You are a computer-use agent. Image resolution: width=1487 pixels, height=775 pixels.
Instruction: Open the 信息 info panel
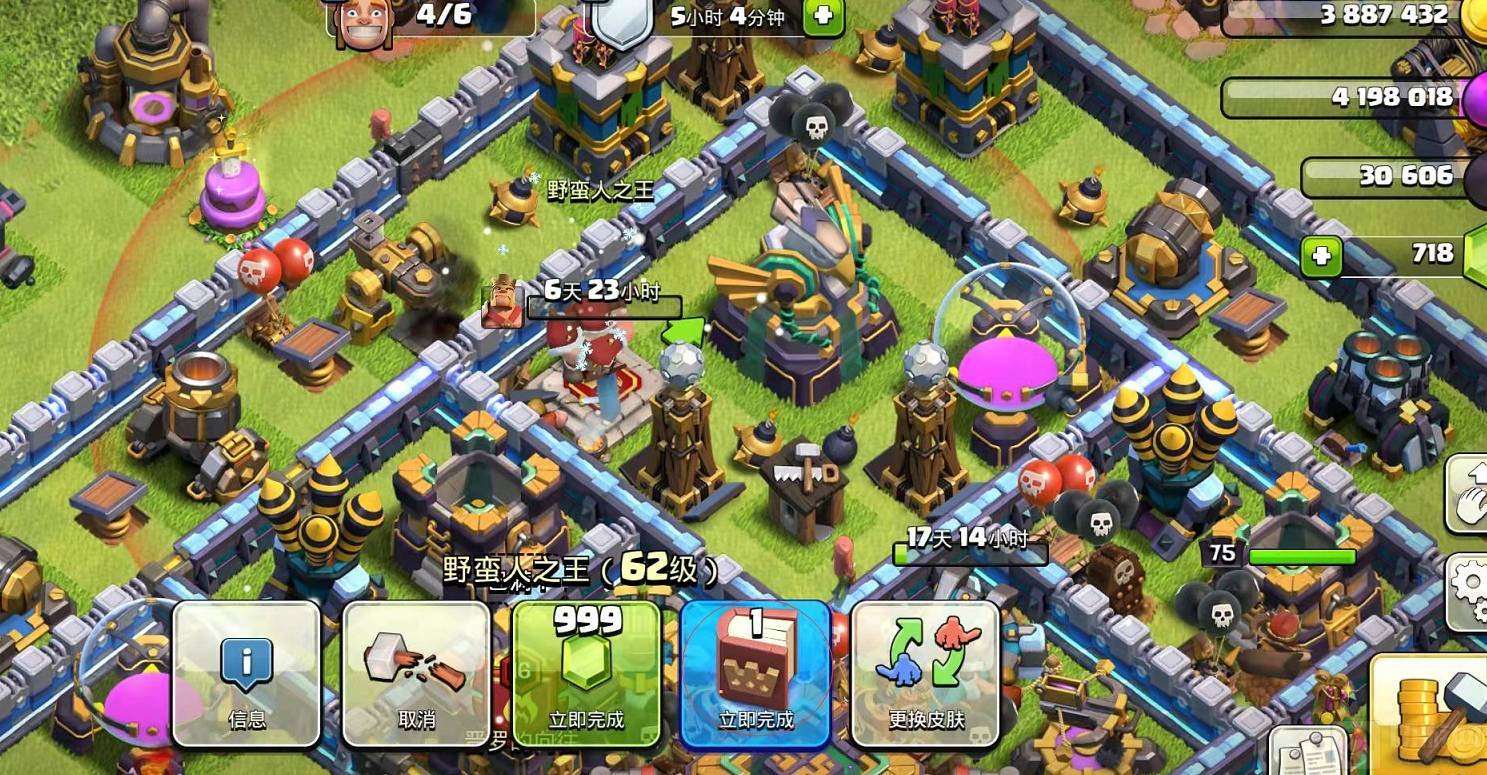[247, 673]
